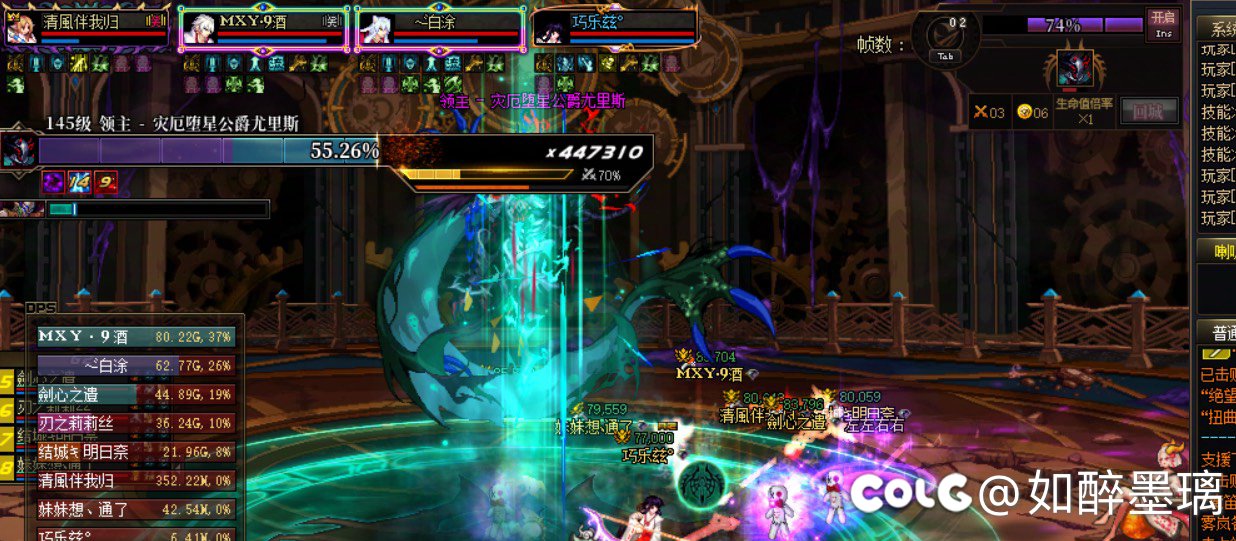Viewport: 1236px width, 541px height.
Task: Click the DPS panel title label
Action: pos(42,309)
